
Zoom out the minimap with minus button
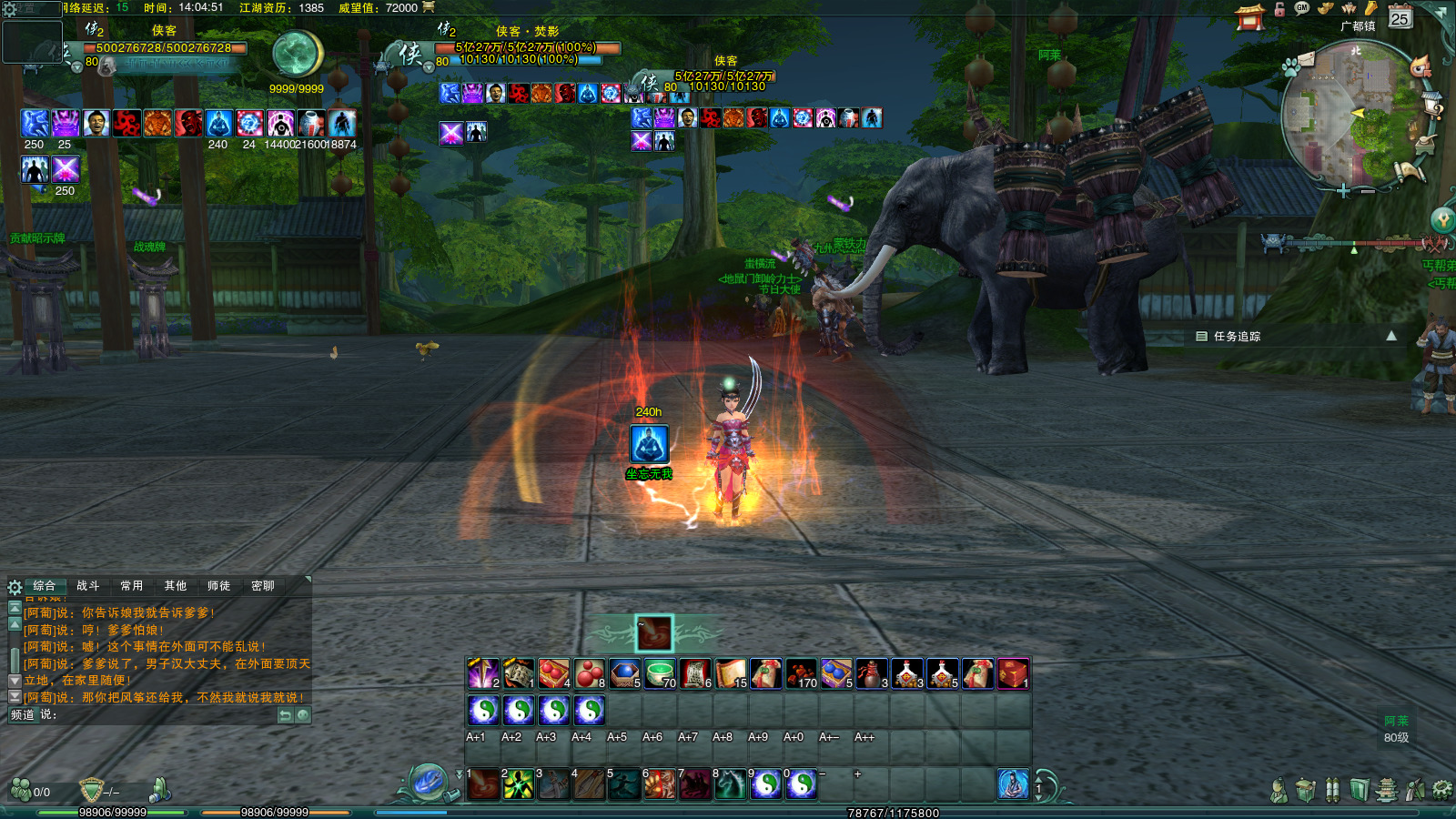point(1368,191)
